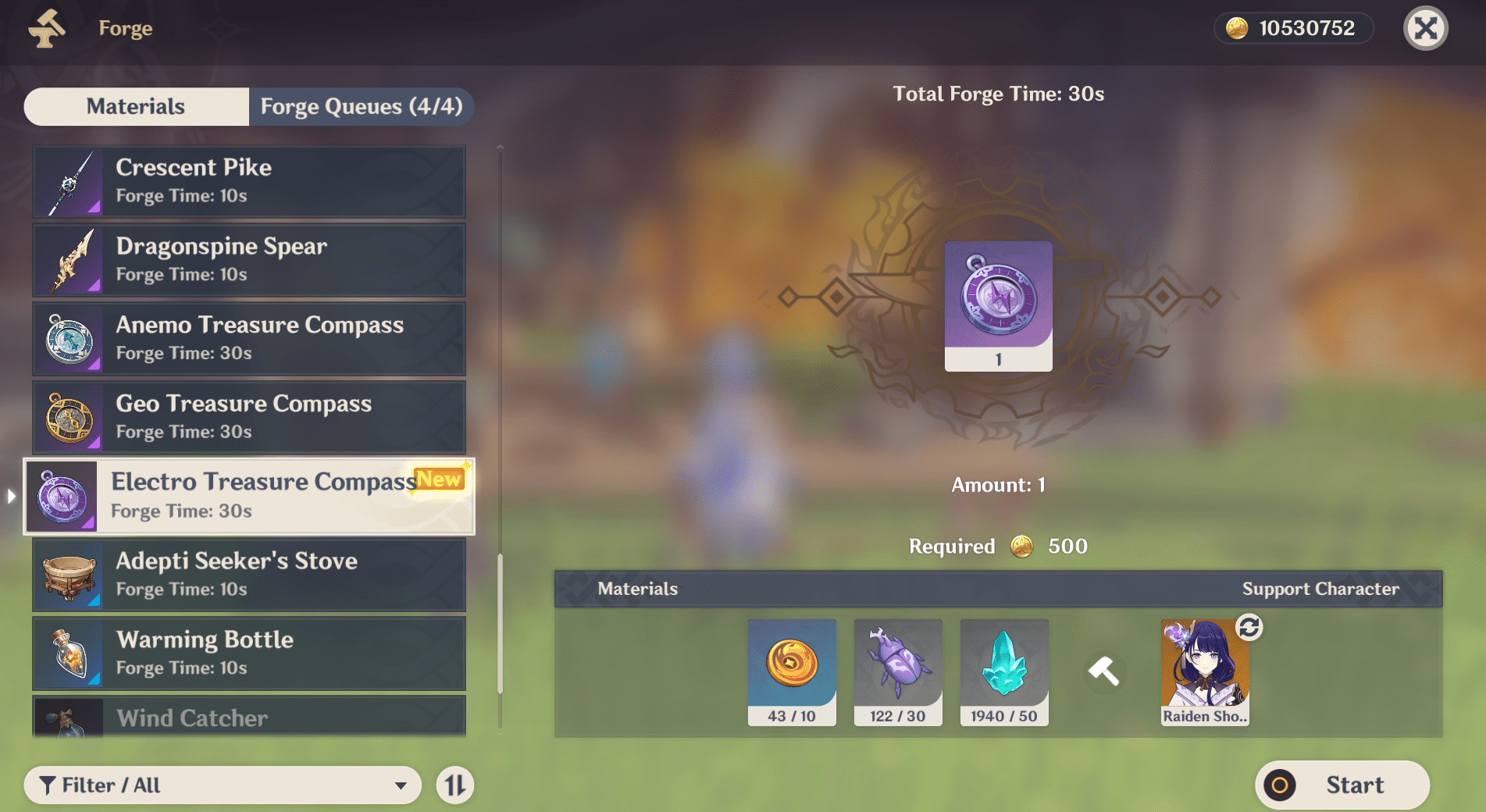Click the Mora balance counter at top right
The image size is (1486, 812).
[x=1292, y=28]
